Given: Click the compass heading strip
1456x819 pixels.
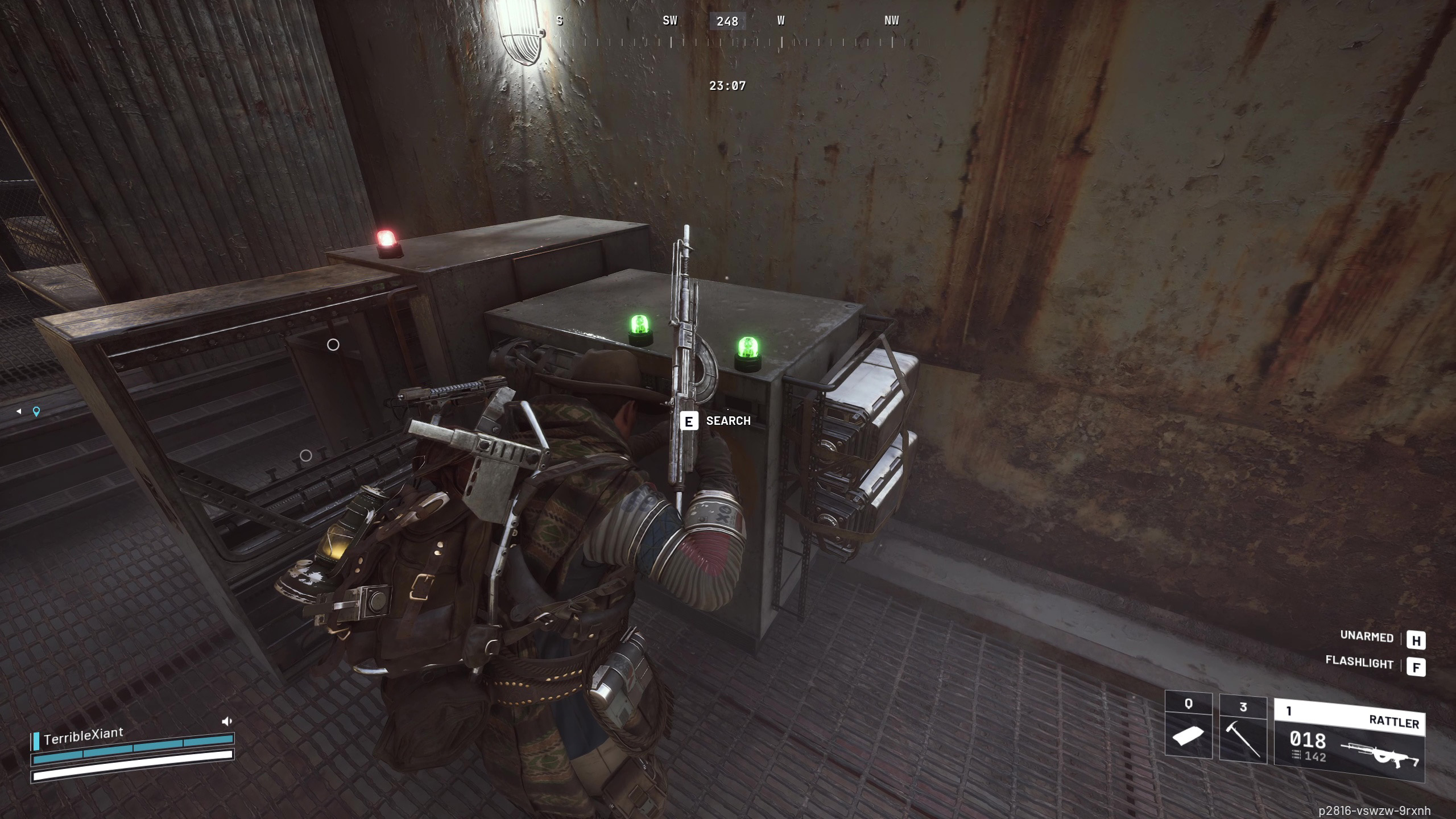Looking at the screenshot, I should (x=727, y=32).
